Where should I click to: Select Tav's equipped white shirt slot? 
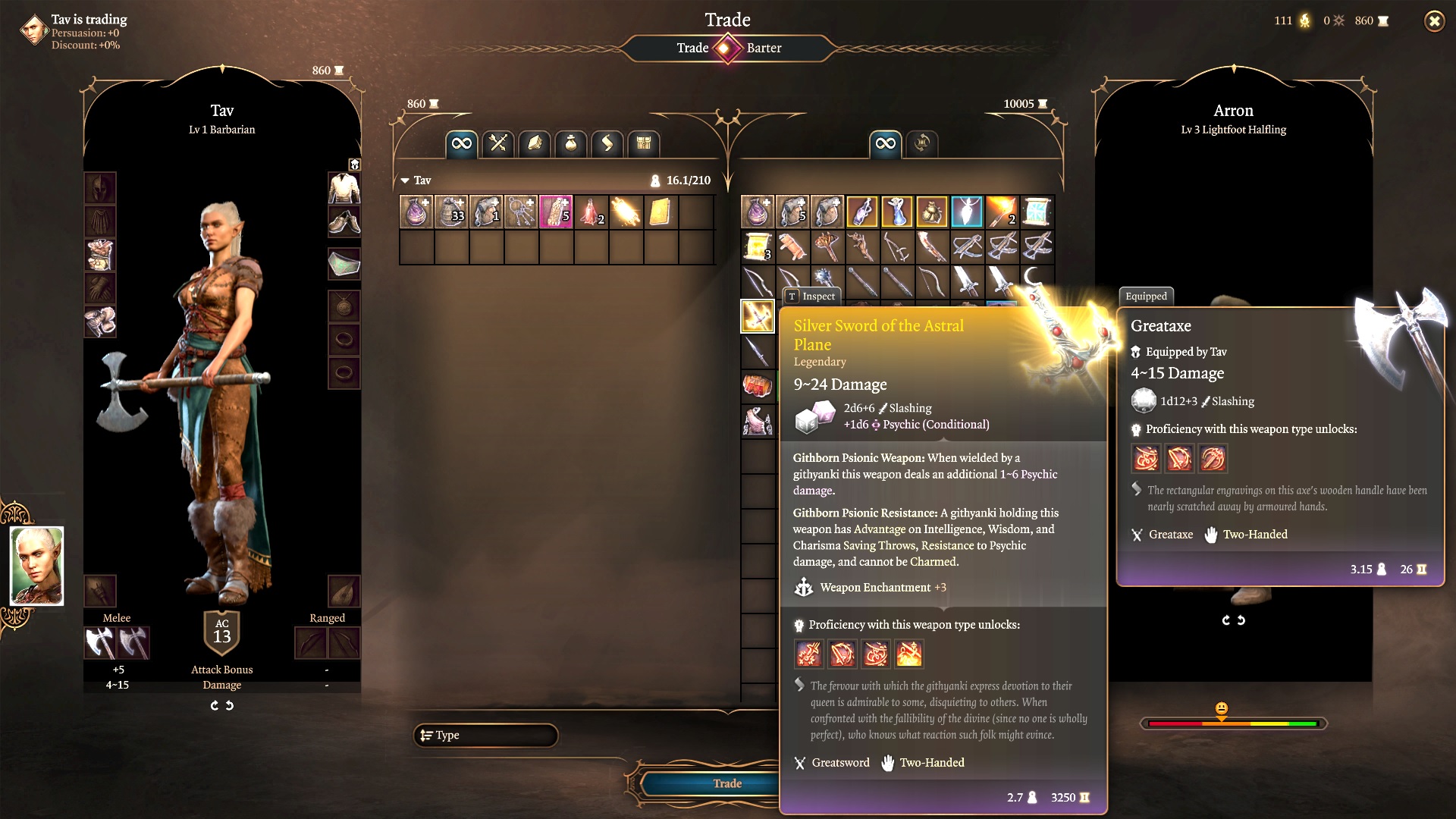click(344, 187)
